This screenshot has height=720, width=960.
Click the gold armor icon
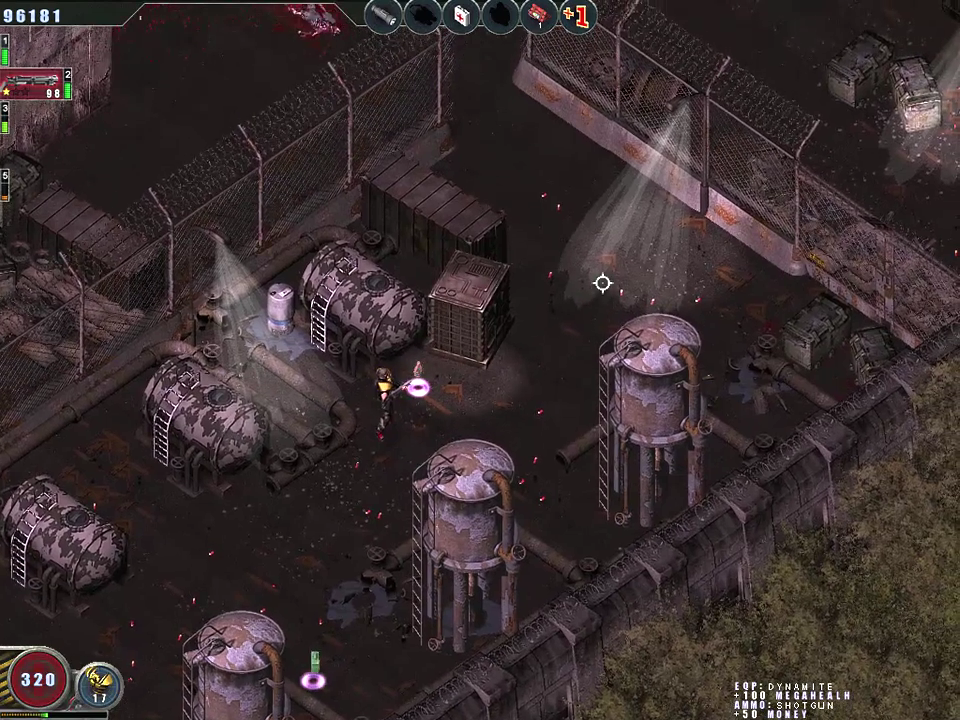point(99,683)
